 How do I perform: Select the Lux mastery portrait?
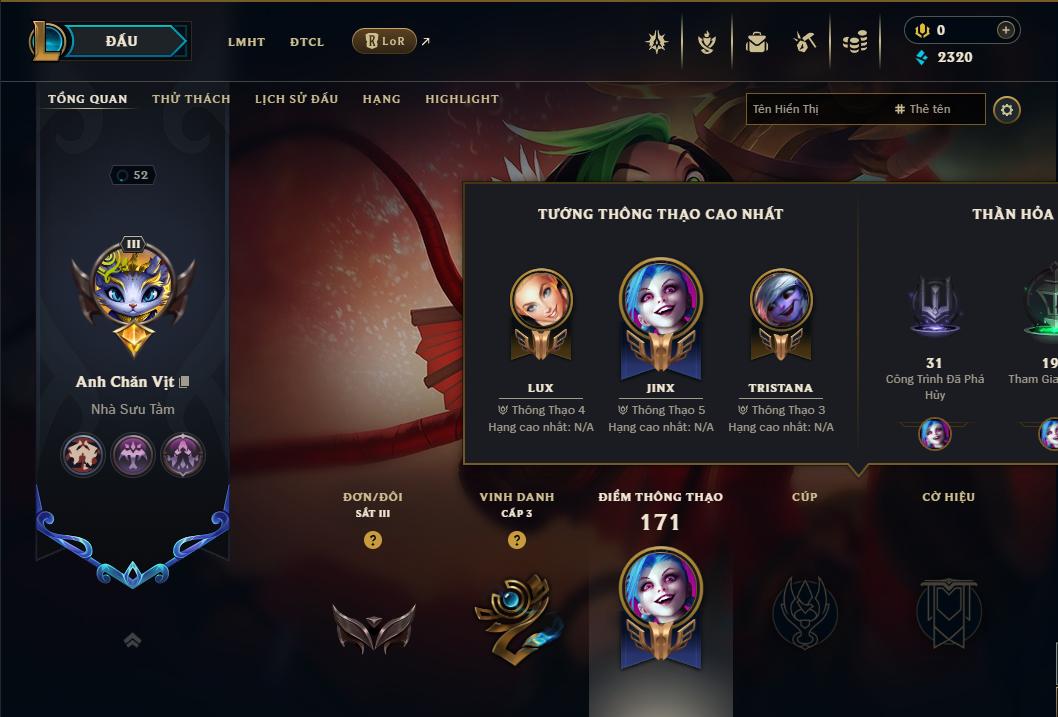[x=541, y=300]
